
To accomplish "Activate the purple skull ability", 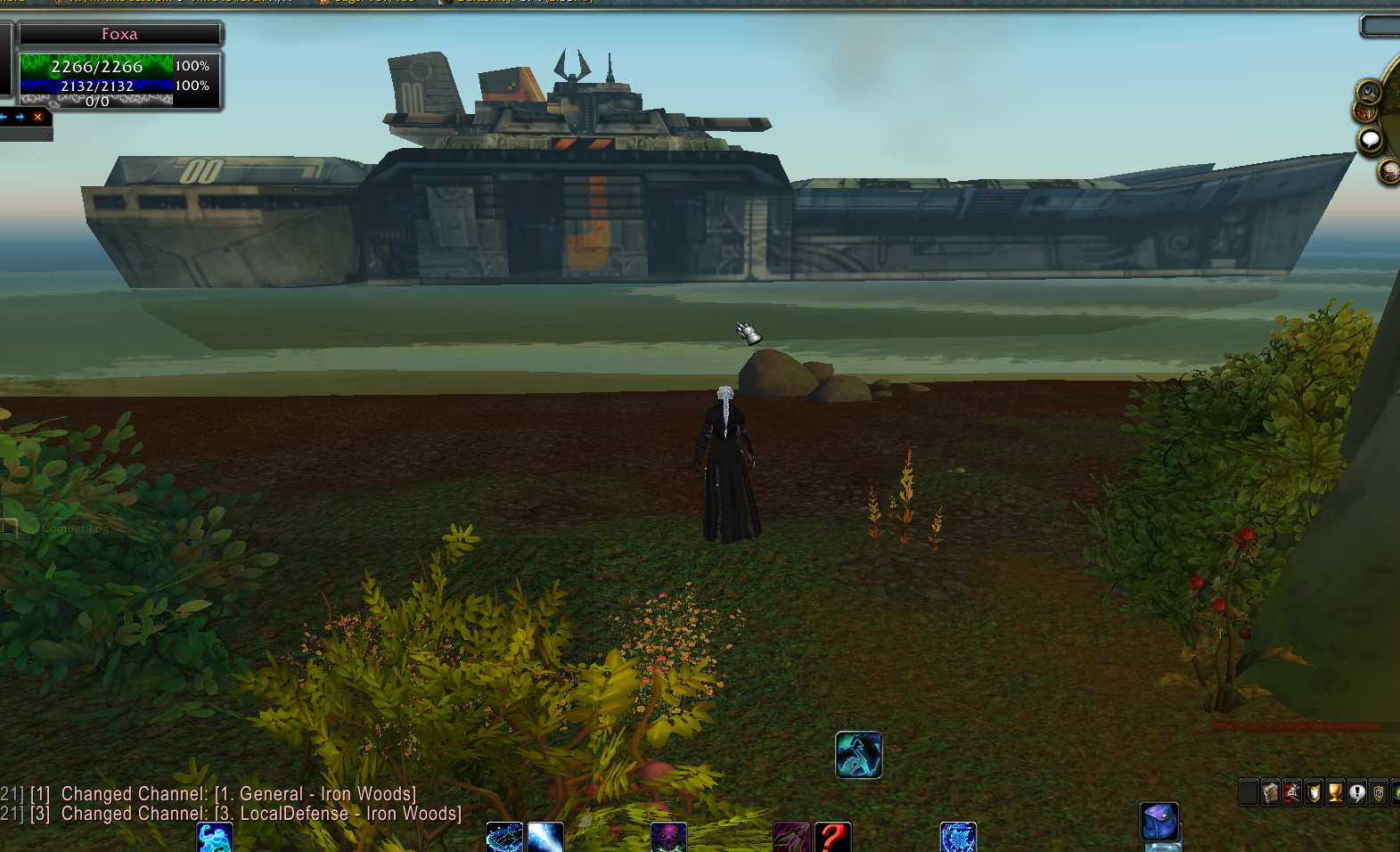I will [x=668, y=839].
